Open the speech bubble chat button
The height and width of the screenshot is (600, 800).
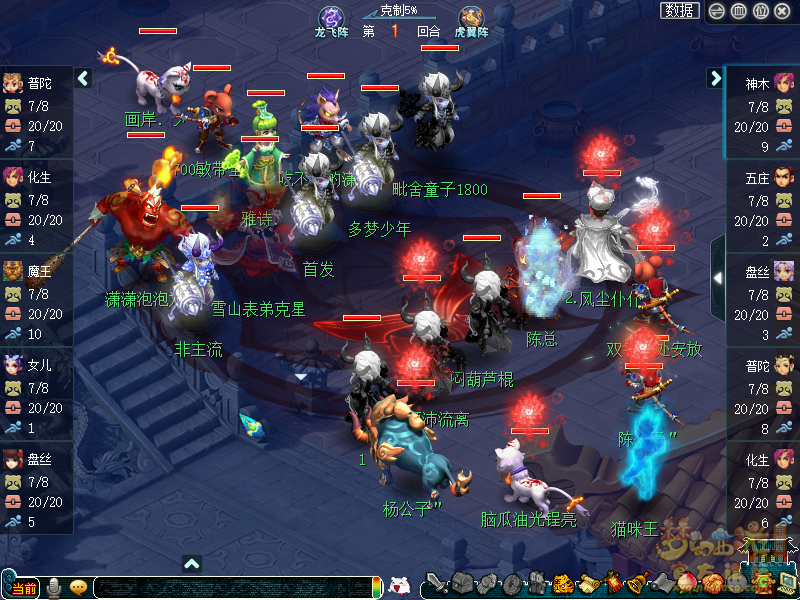coord(78,587)
